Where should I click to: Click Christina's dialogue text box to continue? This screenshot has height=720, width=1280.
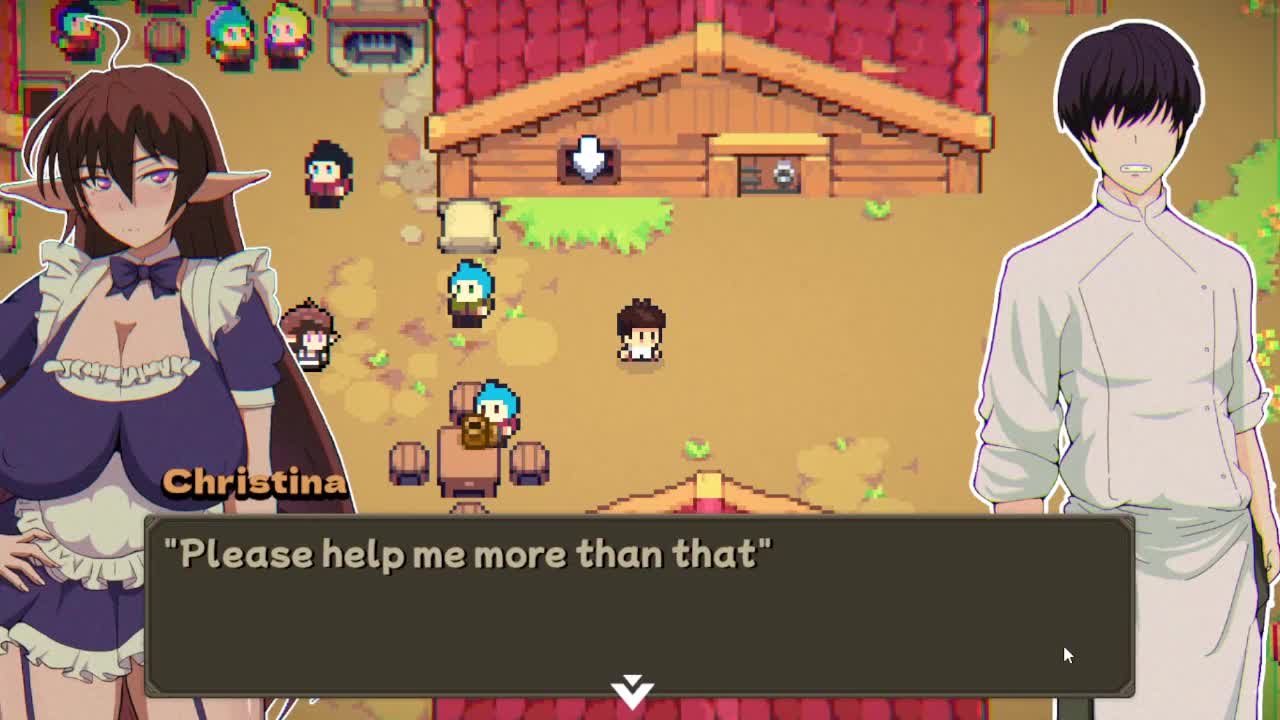pos(640,605)
